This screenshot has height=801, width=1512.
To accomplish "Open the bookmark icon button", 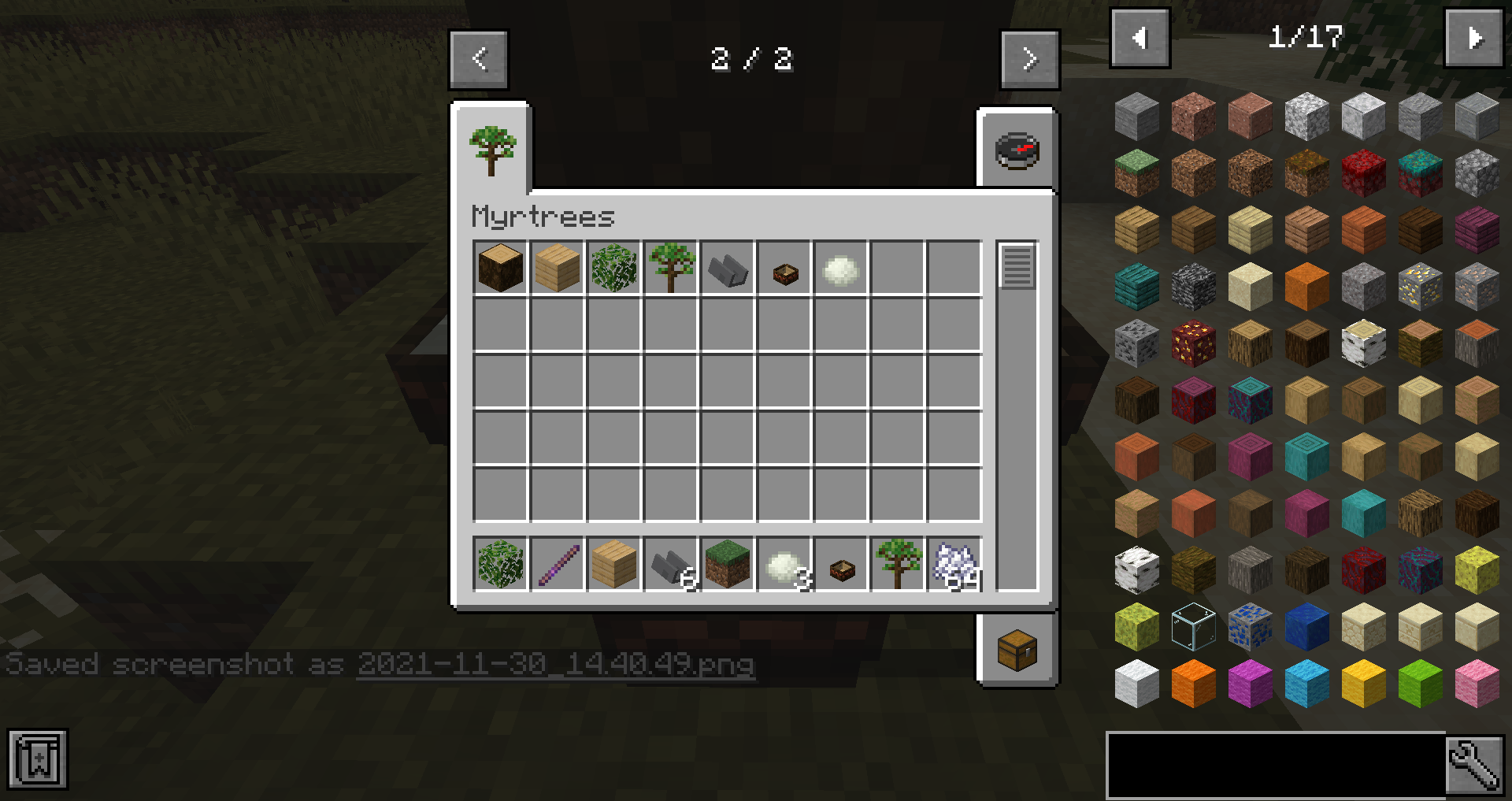I will pyautogui.click(x=38, y=759).
